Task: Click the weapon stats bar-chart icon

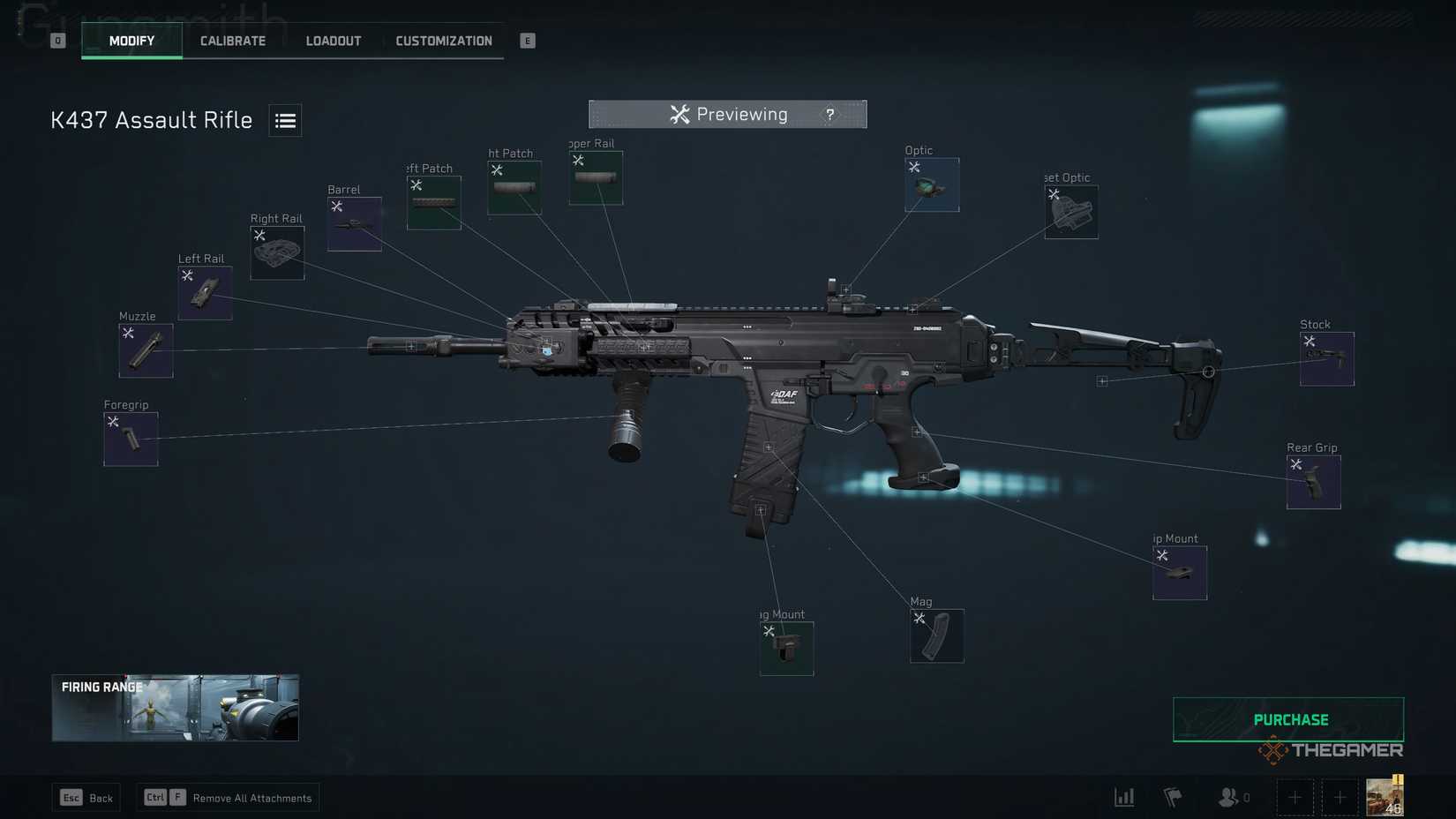Action: point(1123,796)
